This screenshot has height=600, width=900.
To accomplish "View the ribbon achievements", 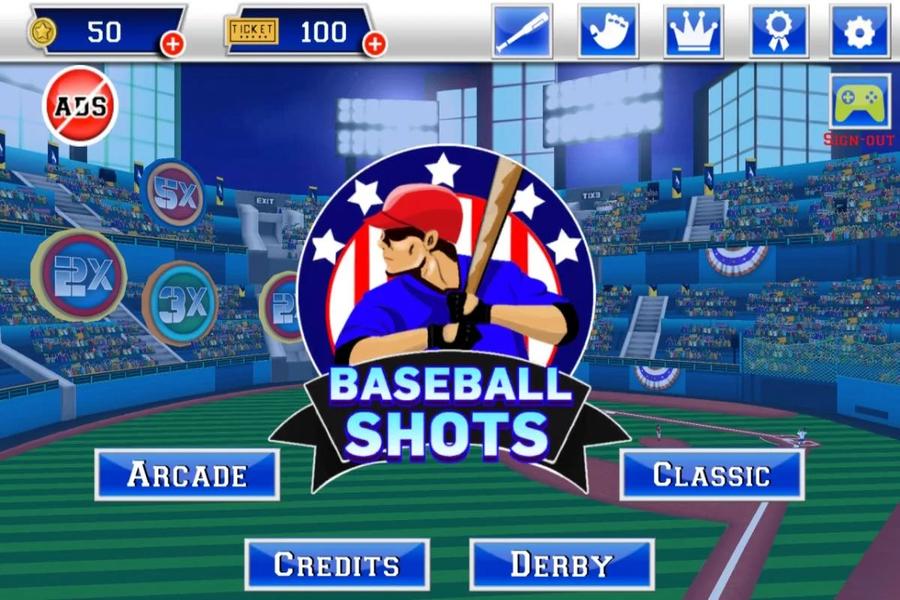I will (780, 31).
